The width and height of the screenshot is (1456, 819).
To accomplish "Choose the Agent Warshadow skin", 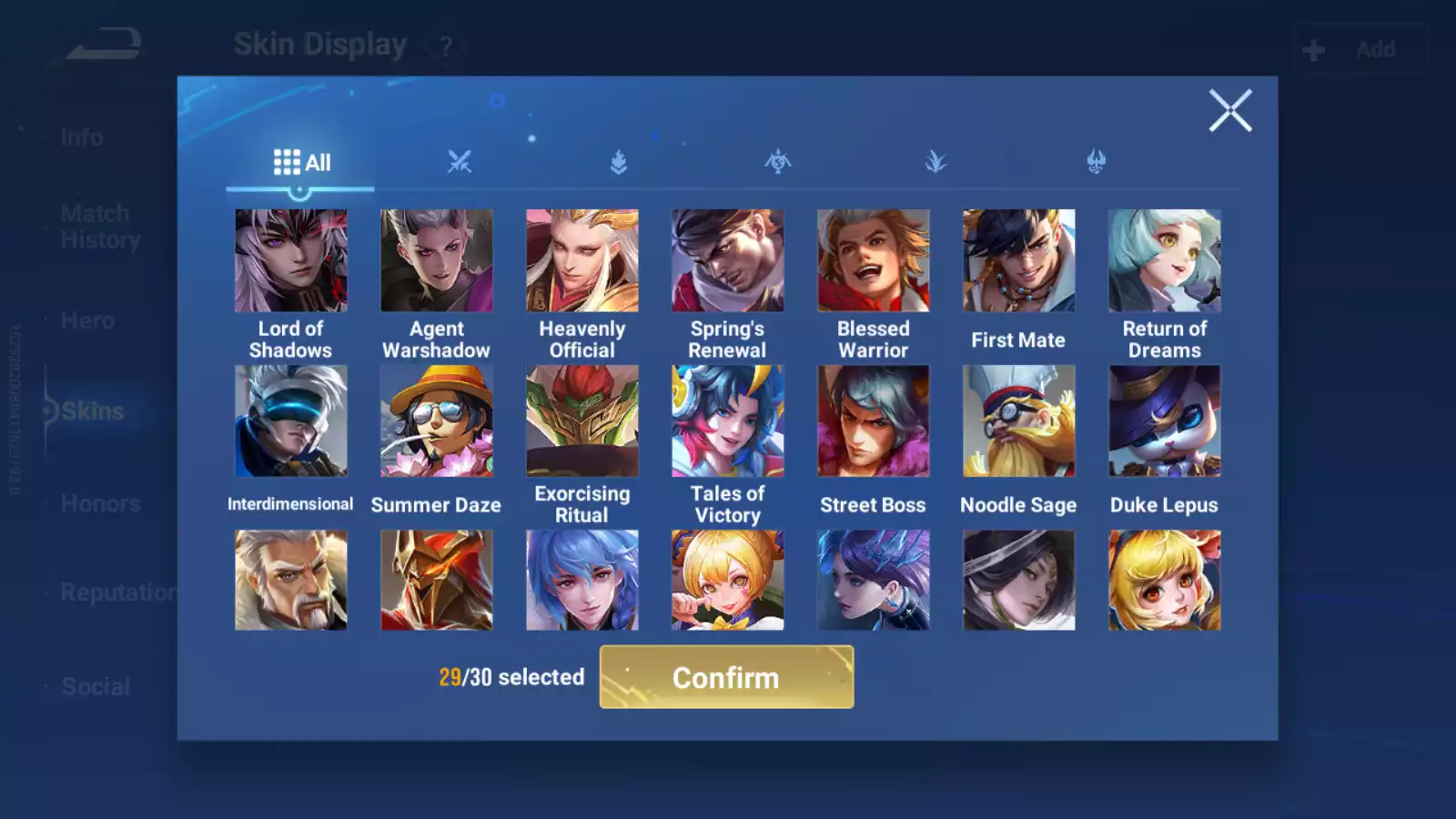I will point(436,261).
